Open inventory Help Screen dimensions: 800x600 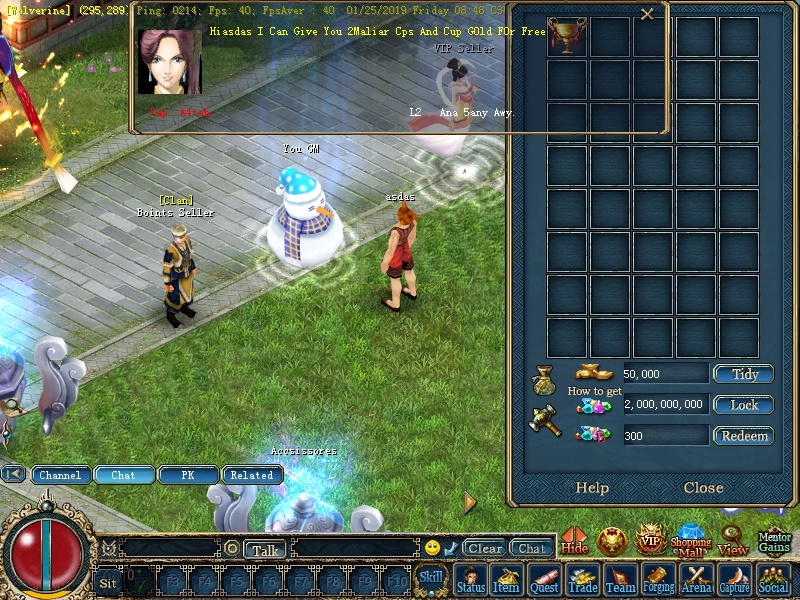(592, 488)
